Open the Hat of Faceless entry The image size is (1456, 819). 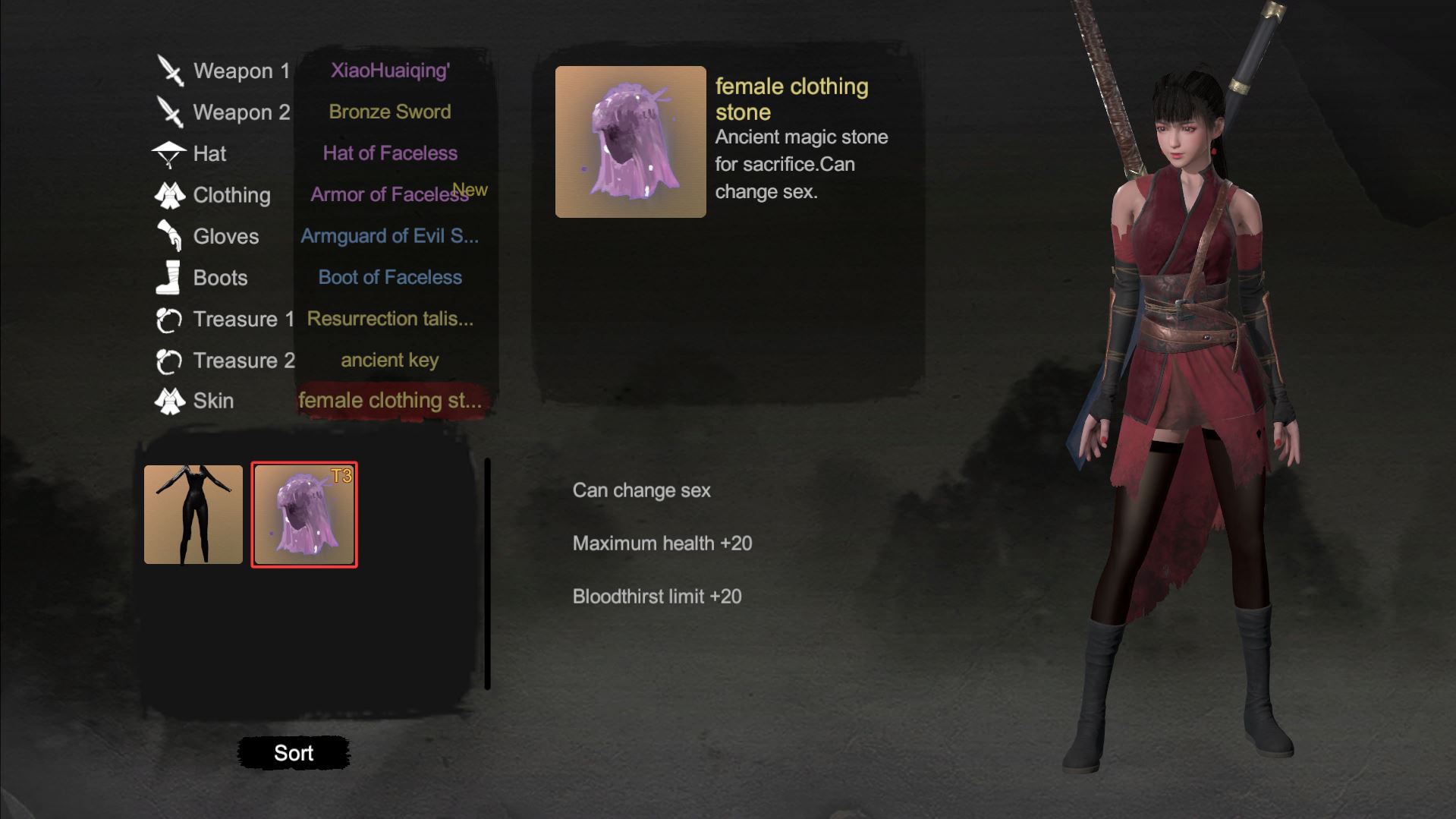(x=390, y=153)
